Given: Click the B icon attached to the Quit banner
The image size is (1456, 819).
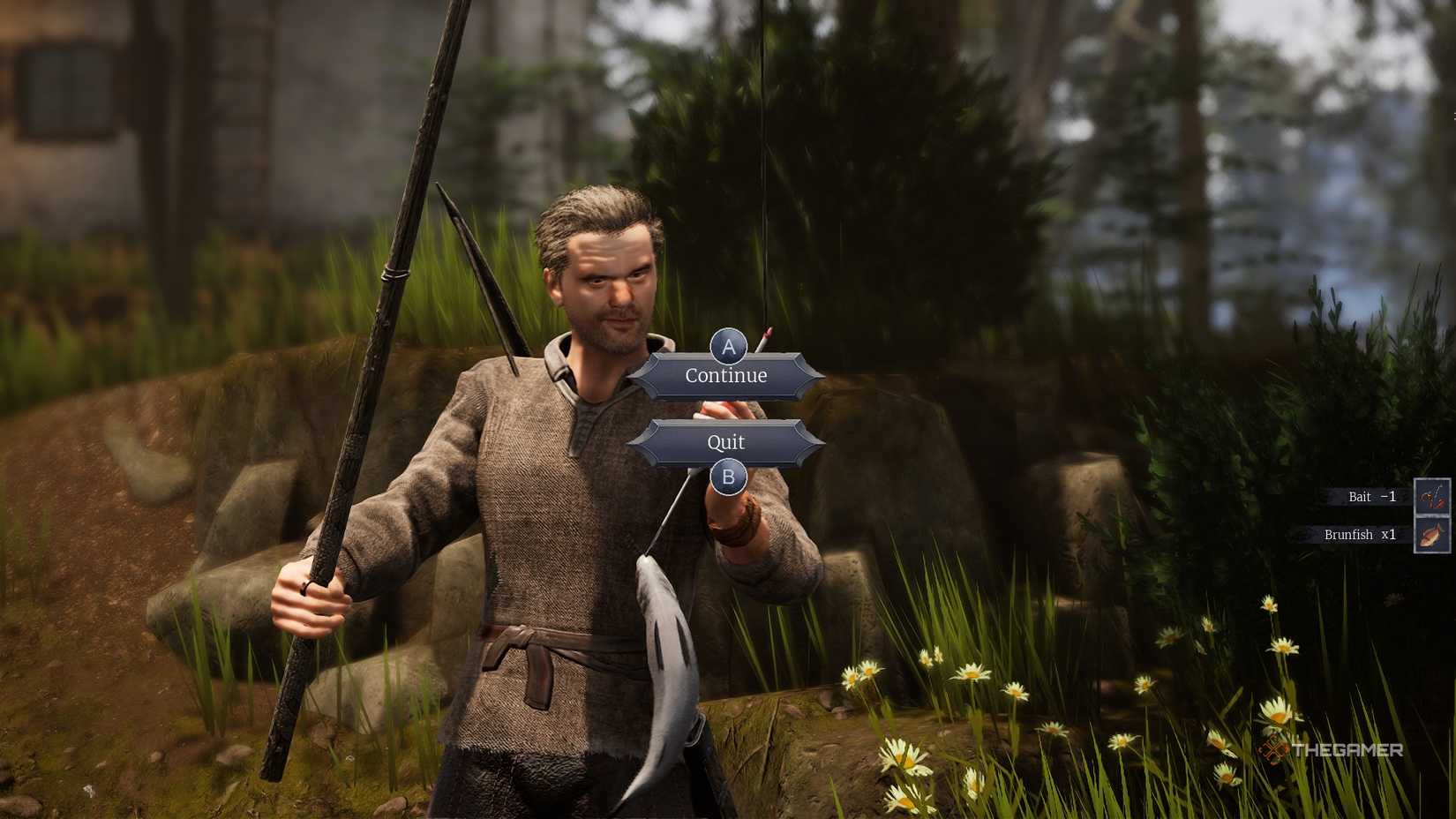Looking at the screenshot, I should click(x=727, y=475).
